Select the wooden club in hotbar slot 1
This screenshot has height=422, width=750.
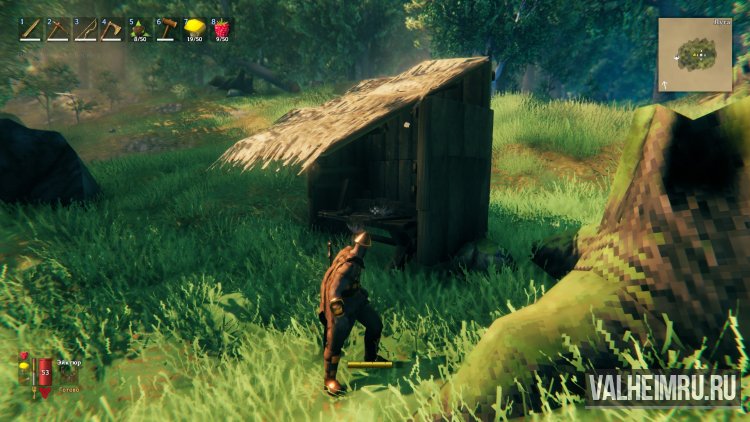pos(31,30)
